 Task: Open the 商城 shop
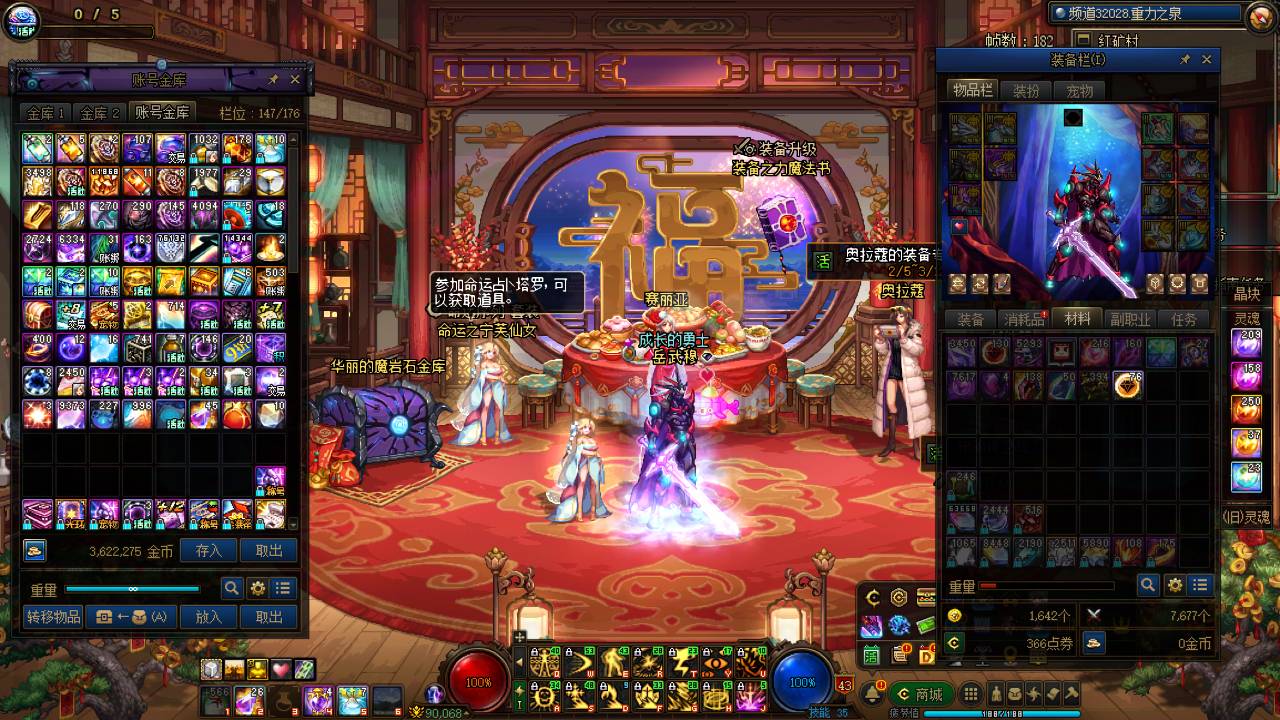[x=920, y=694]
